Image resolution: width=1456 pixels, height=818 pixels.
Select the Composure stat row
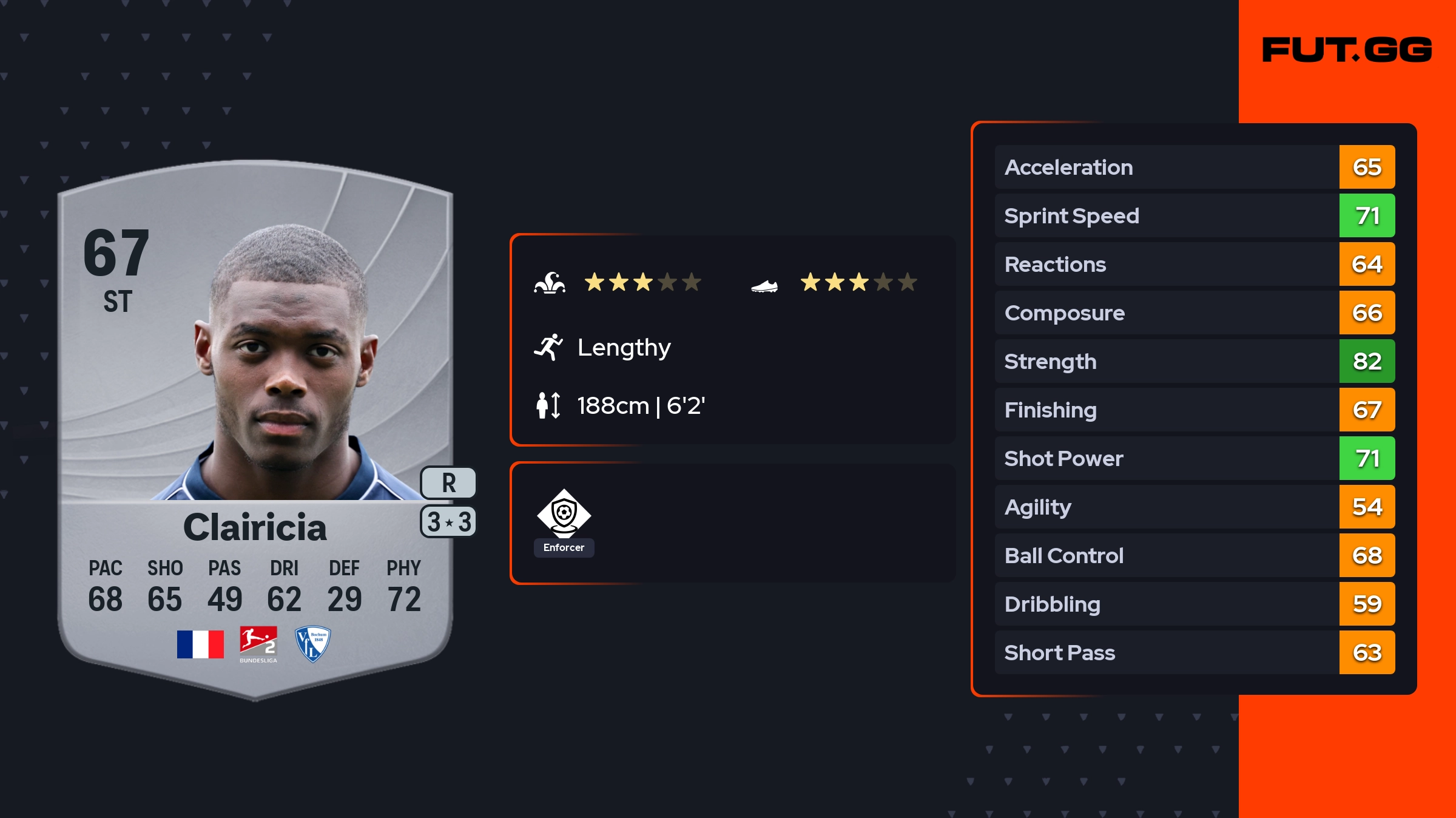[1194, 313]
